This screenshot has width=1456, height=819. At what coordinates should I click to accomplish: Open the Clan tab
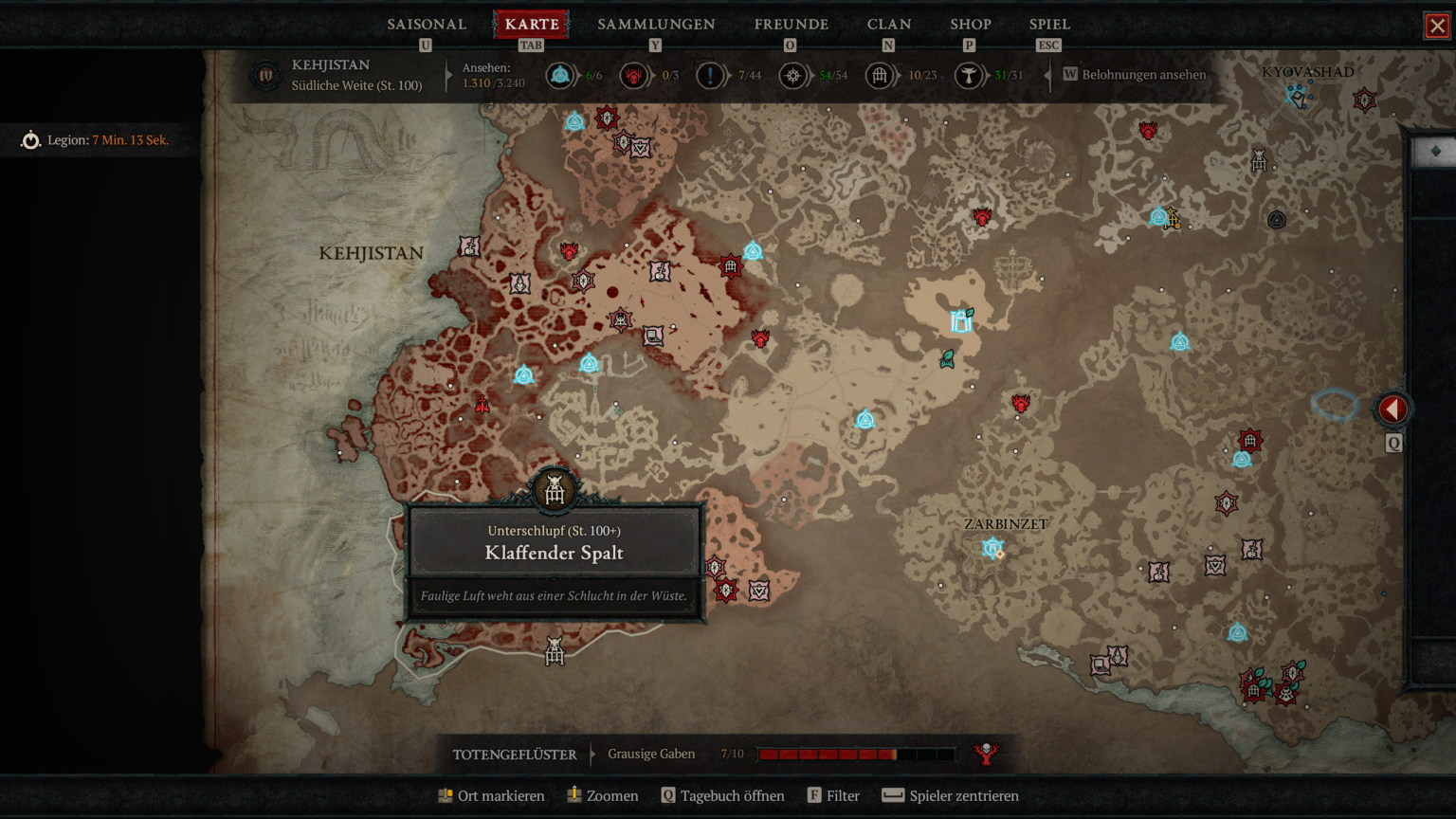tap(888, 25)
